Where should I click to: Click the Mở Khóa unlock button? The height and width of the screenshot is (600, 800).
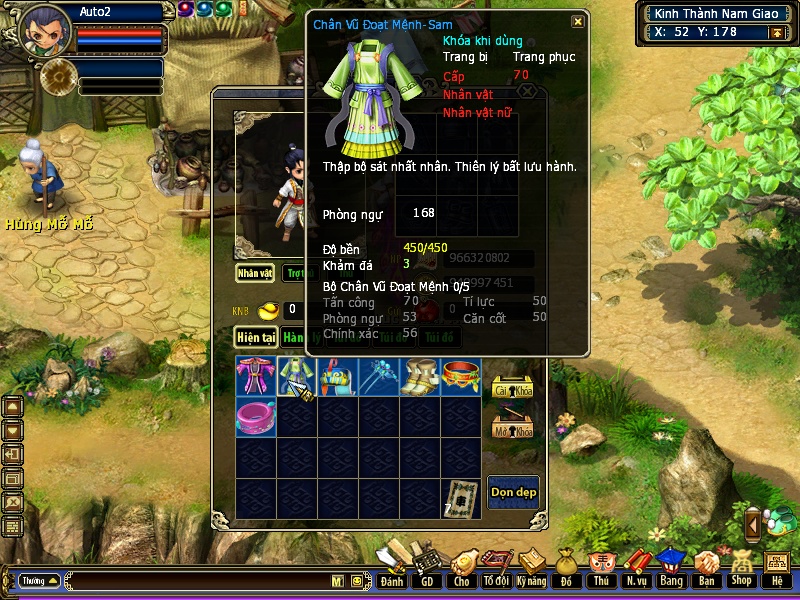click(x=513, y=427)
